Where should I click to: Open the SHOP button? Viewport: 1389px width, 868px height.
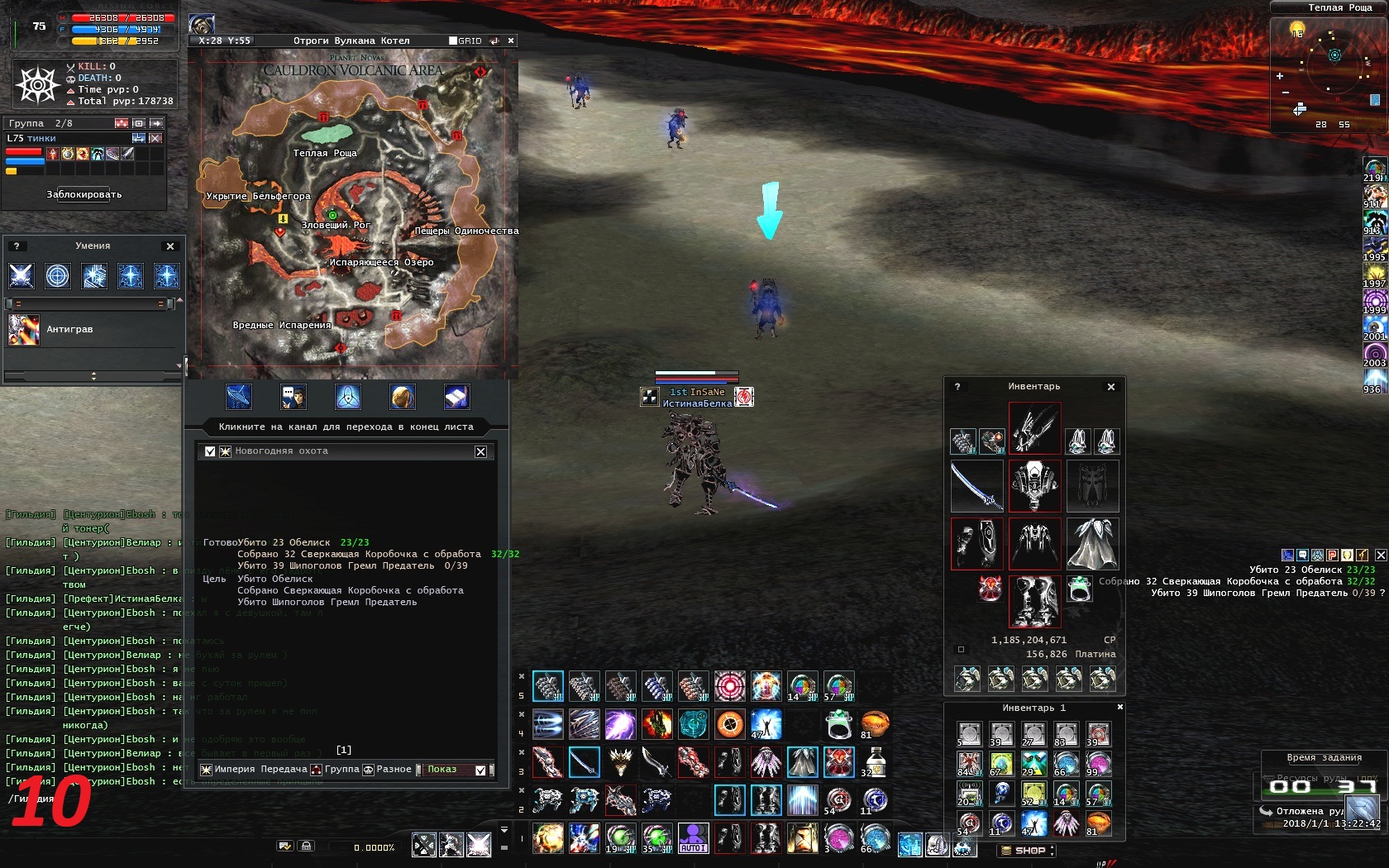1028,850
